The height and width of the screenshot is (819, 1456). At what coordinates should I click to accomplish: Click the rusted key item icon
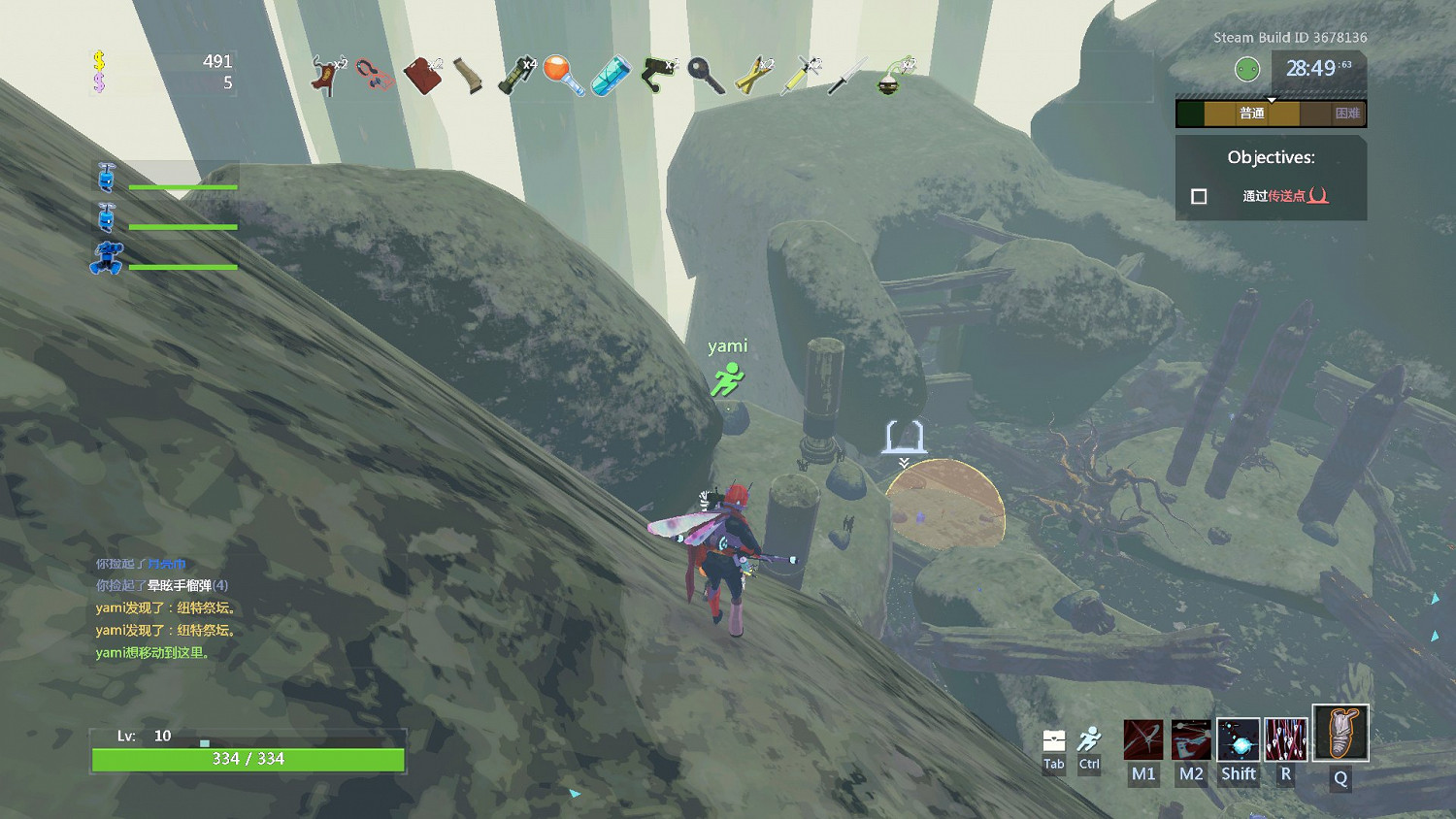(x=706, y=75)
